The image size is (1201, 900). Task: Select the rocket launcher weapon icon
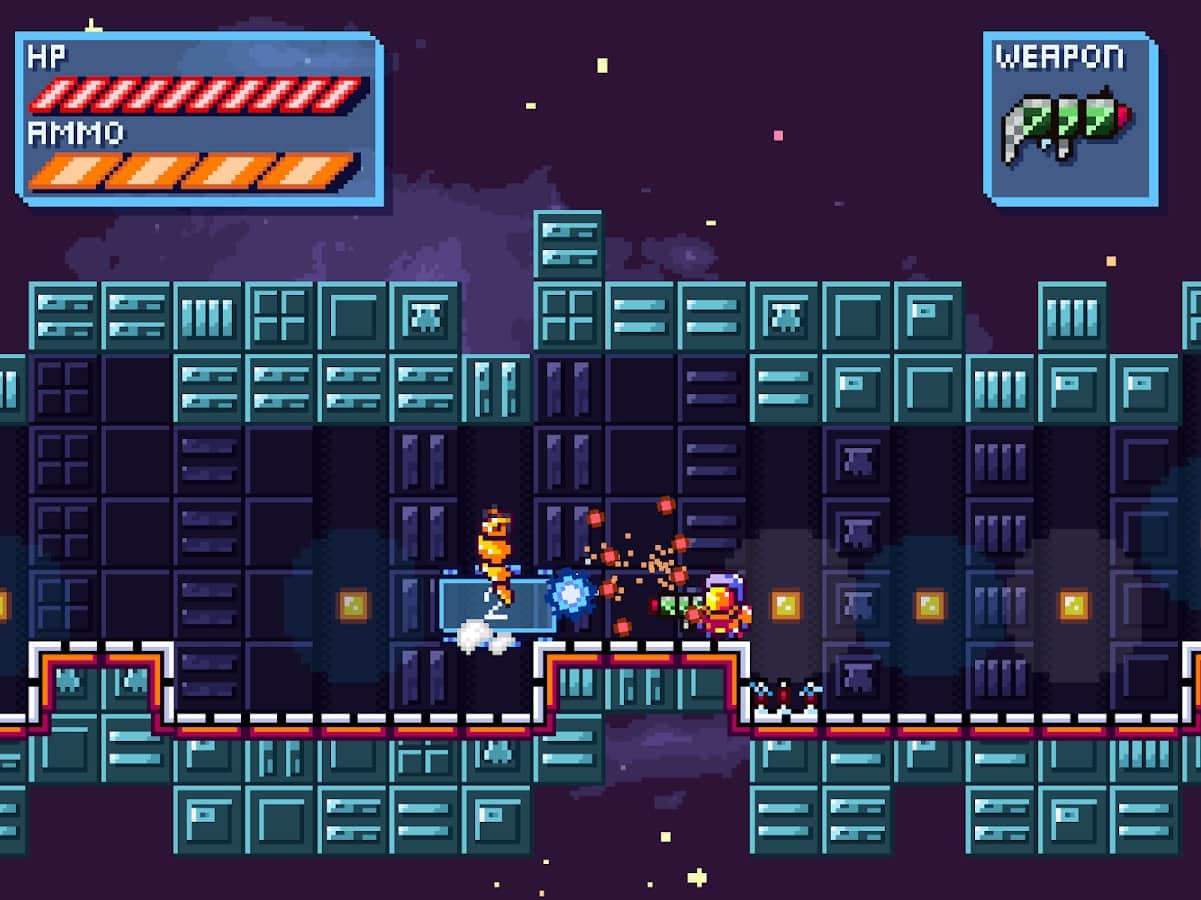(x=1066, y=127)
